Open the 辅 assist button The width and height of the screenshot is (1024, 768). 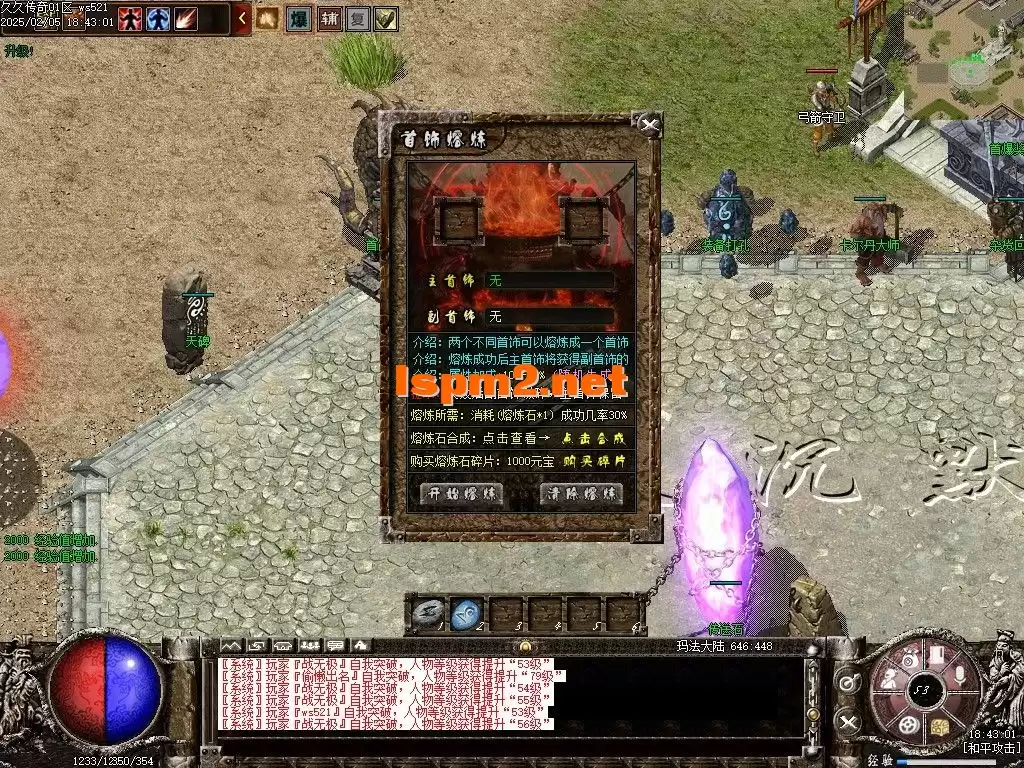[x=329, y=18]
